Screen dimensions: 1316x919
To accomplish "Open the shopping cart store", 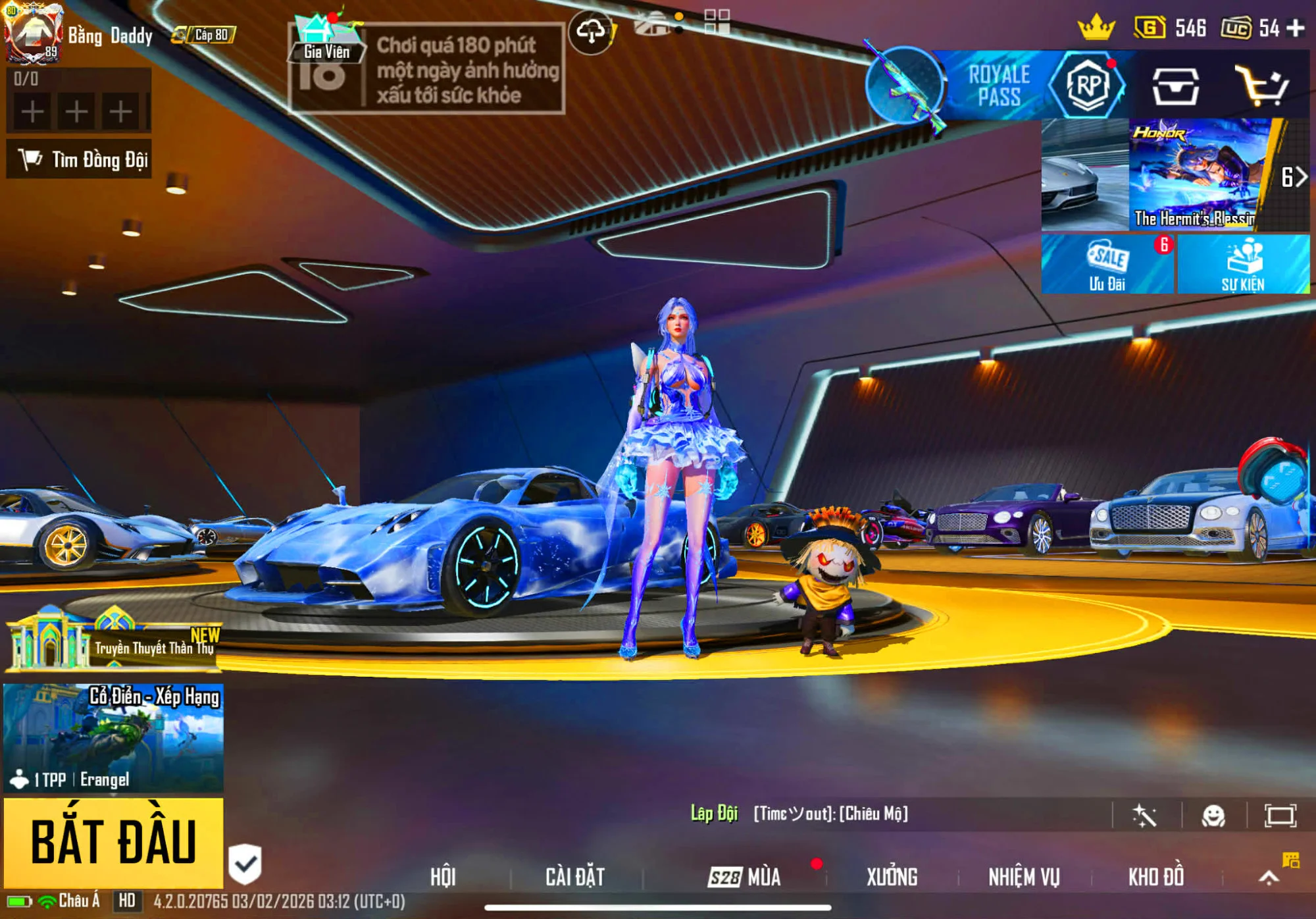I will [1261, 86].
